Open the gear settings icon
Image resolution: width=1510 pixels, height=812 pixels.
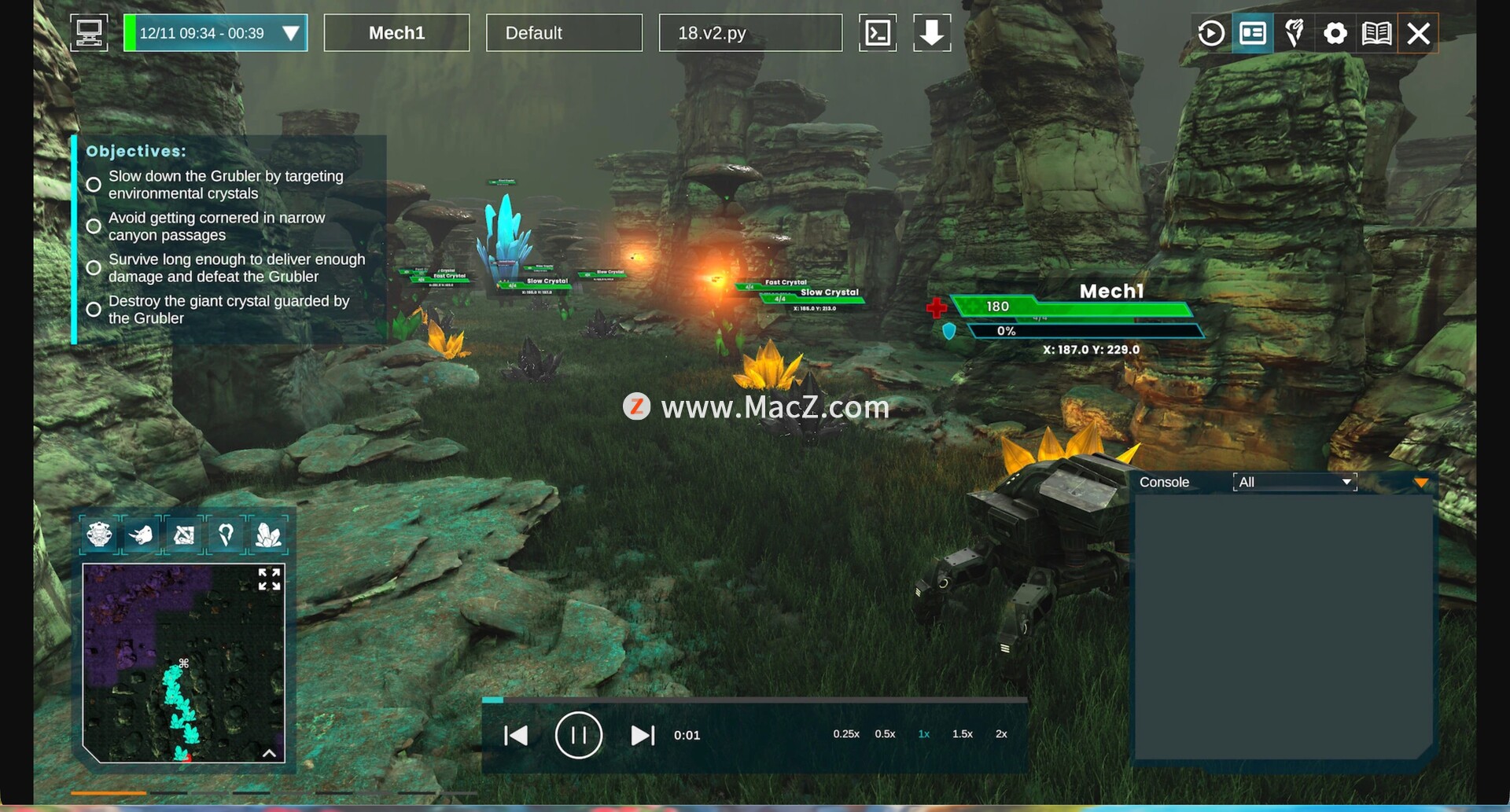point(1335,33)
